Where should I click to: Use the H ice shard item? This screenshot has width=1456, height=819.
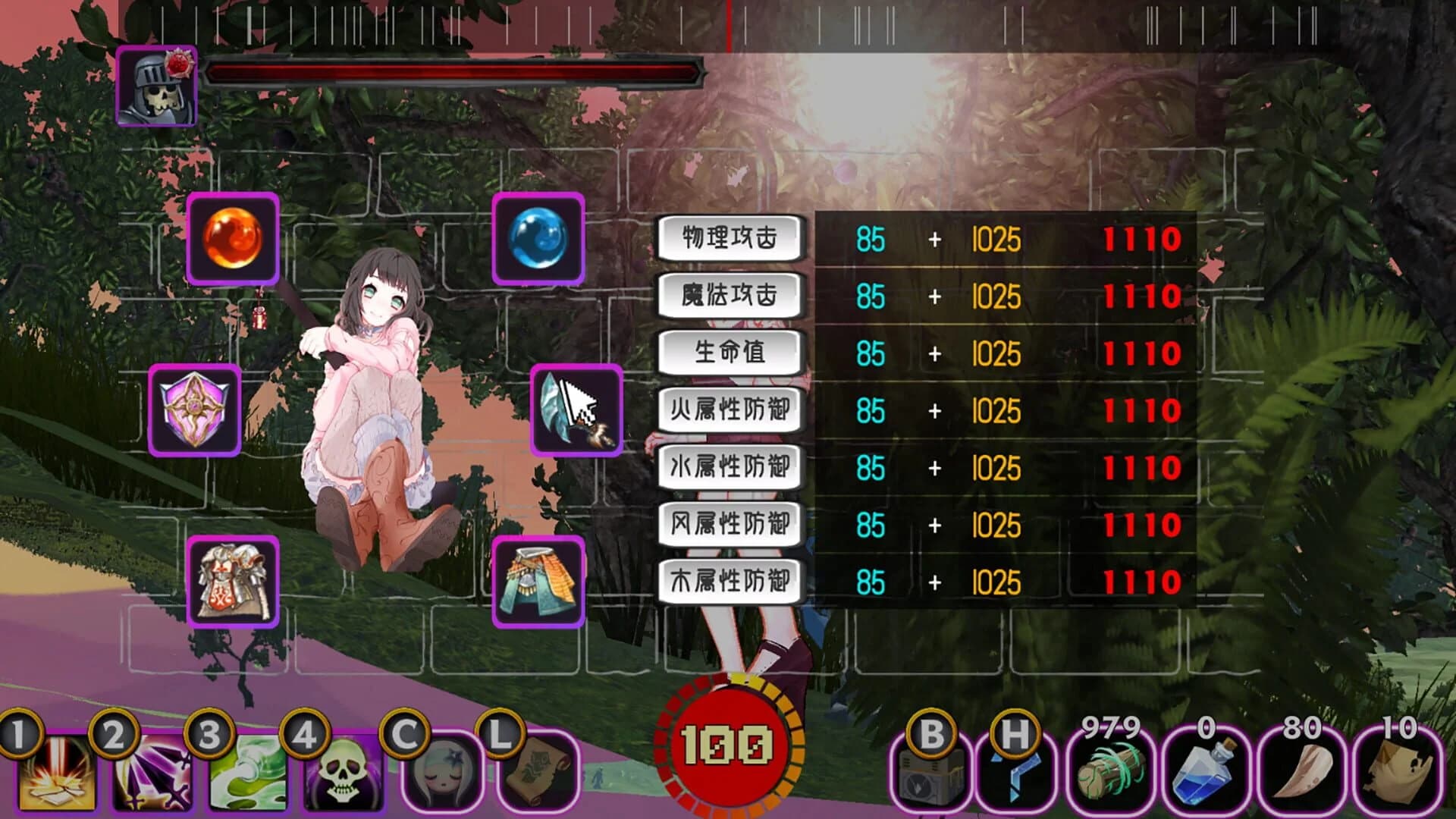coord(1016,773)
